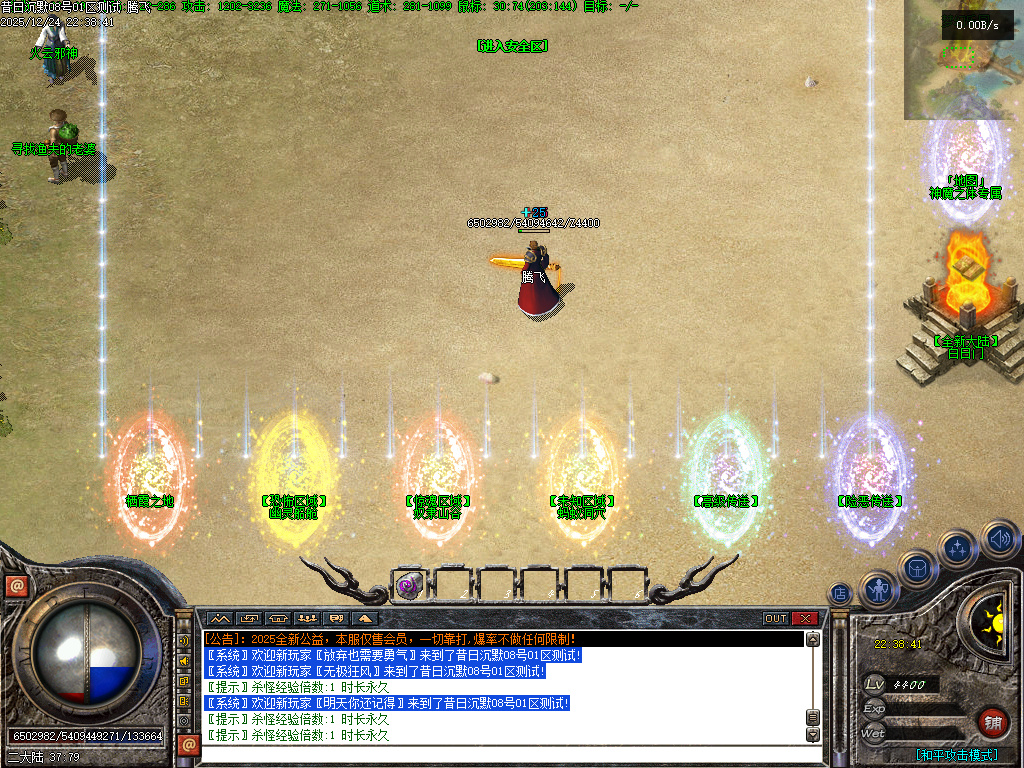Open the skills panel with sparkle stars icon
The height and width of the screenshot is (768, 1024).
coord(958,548)
